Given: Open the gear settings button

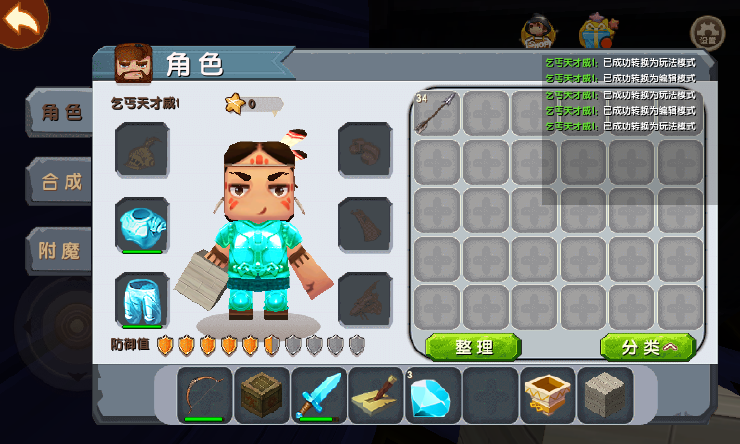Looking at the screenshot, I should point(708,32).
